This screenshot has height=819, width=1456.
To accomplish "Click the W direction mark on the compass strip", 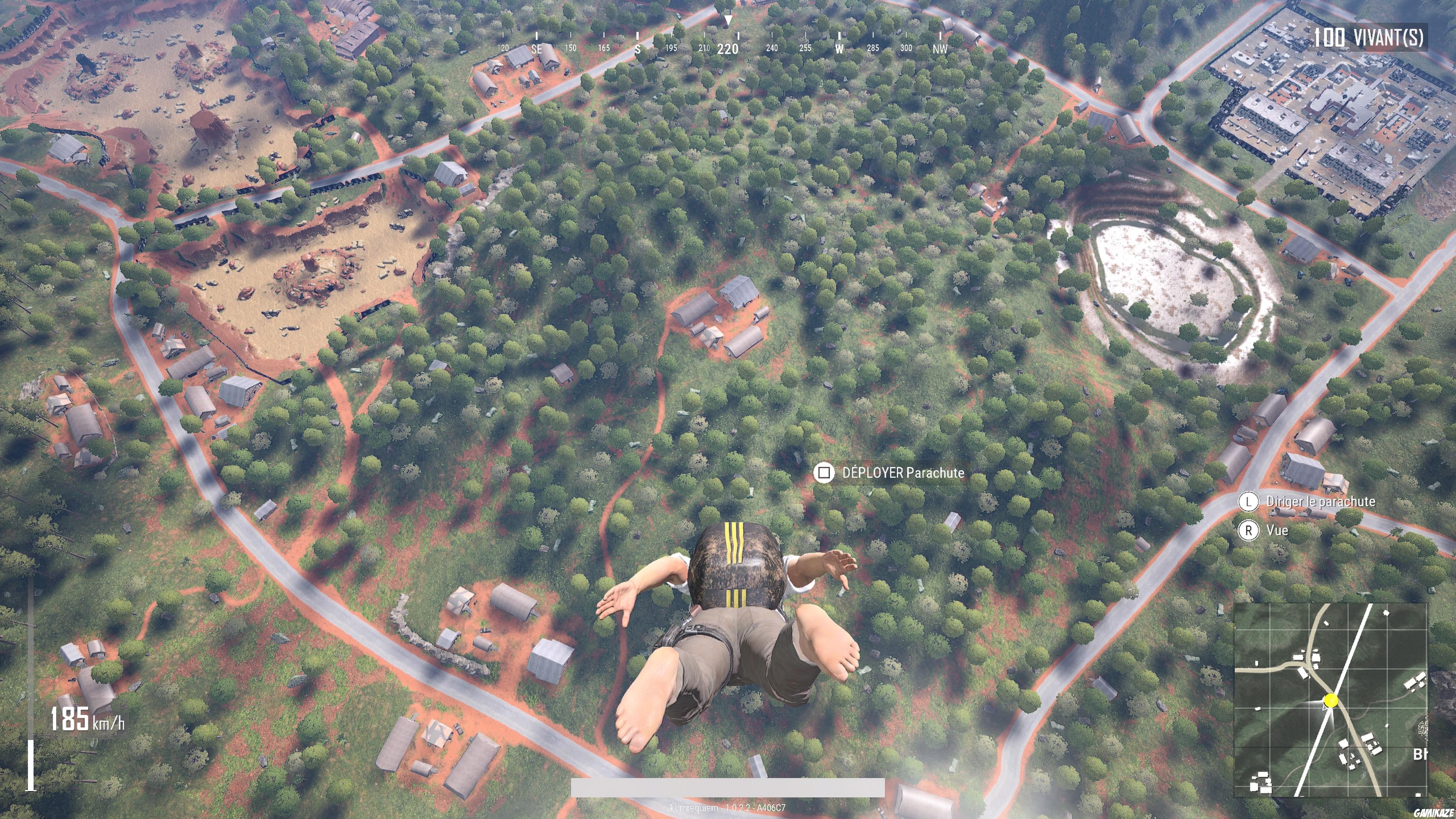I will pos(839,49).
